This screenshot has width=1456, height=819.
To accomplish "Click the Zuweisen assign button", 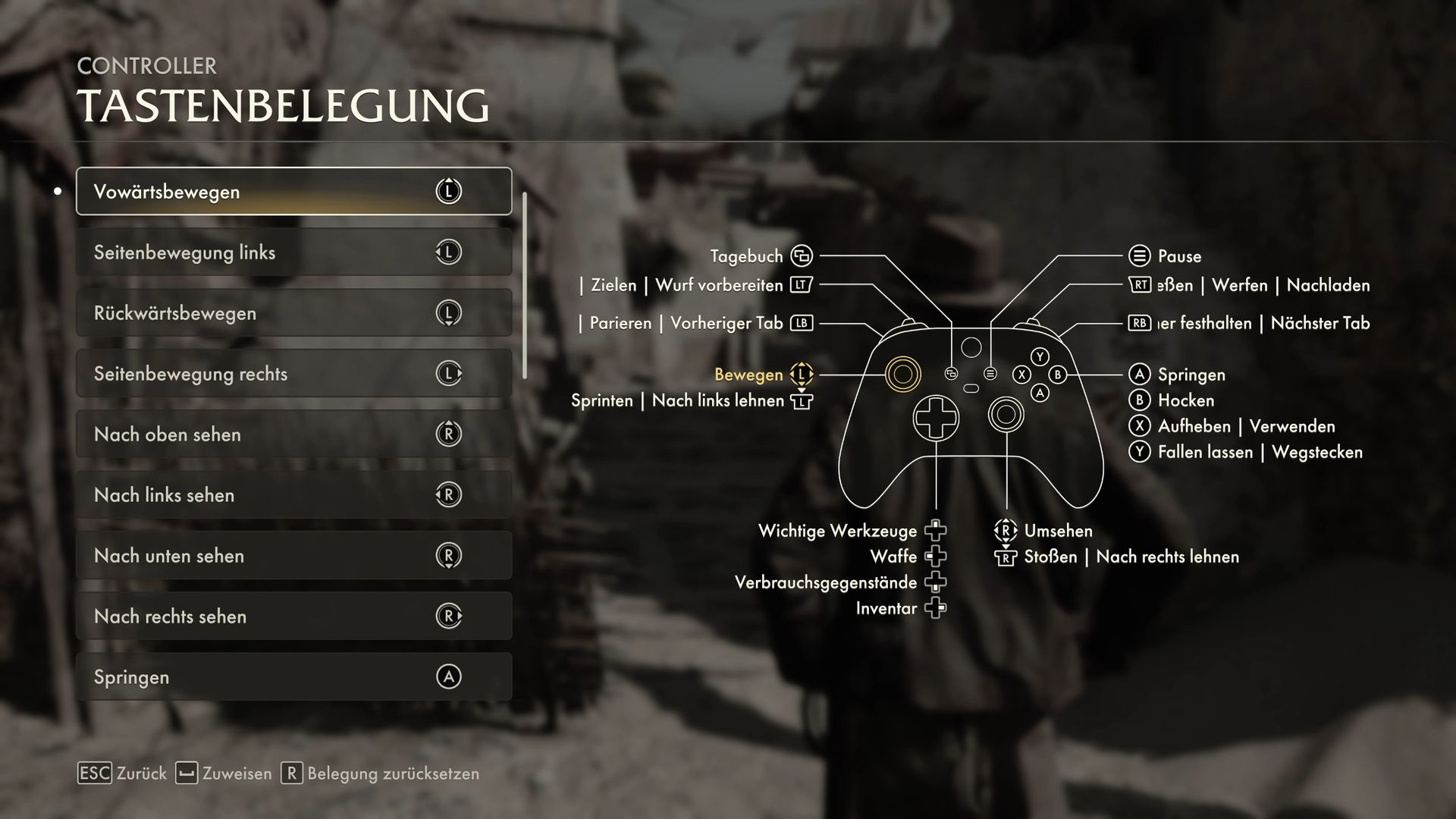I will point(224,773).
